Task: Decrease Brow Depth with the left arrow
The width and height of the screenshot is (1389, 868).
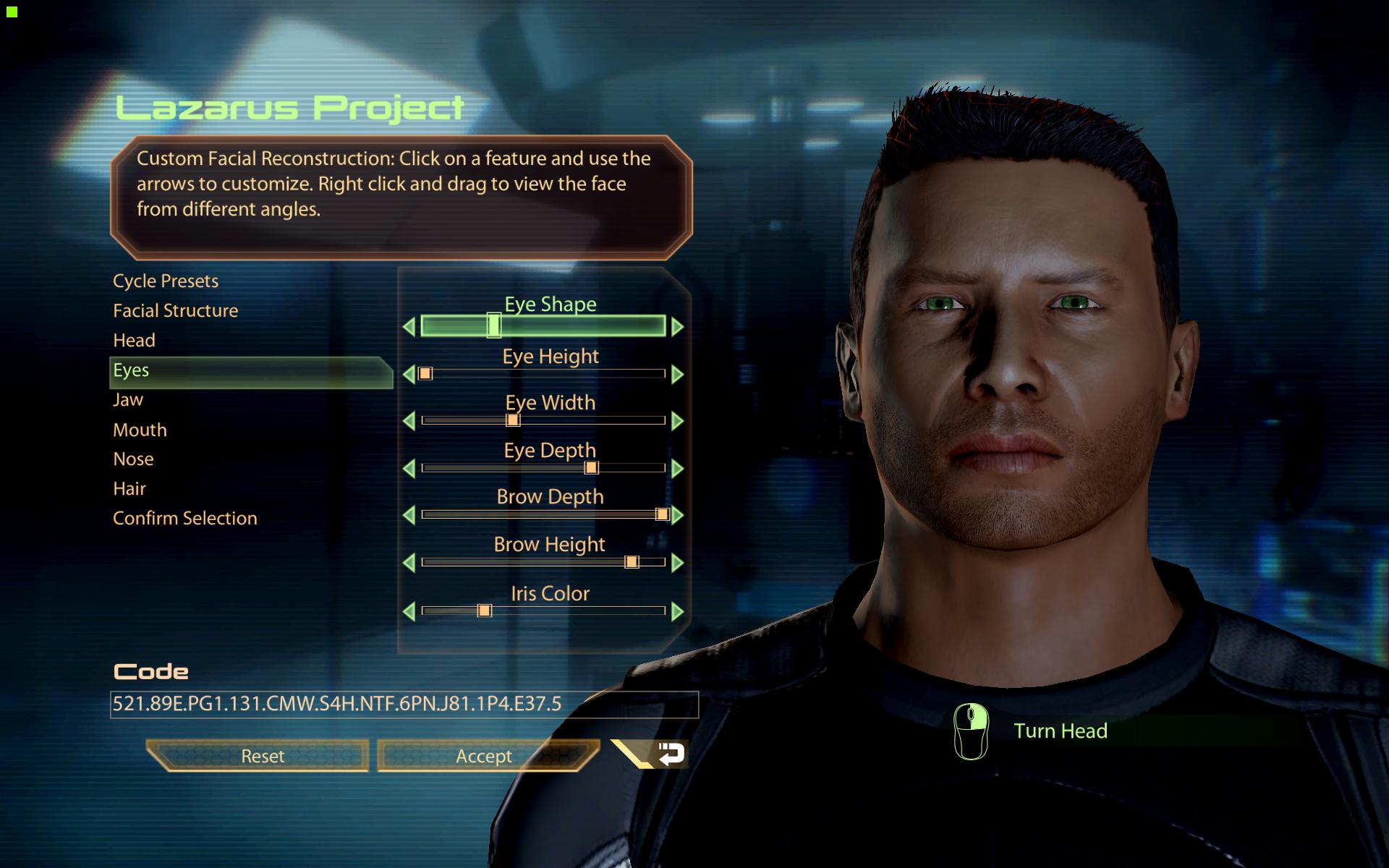Action: click(x=409, y=515)
